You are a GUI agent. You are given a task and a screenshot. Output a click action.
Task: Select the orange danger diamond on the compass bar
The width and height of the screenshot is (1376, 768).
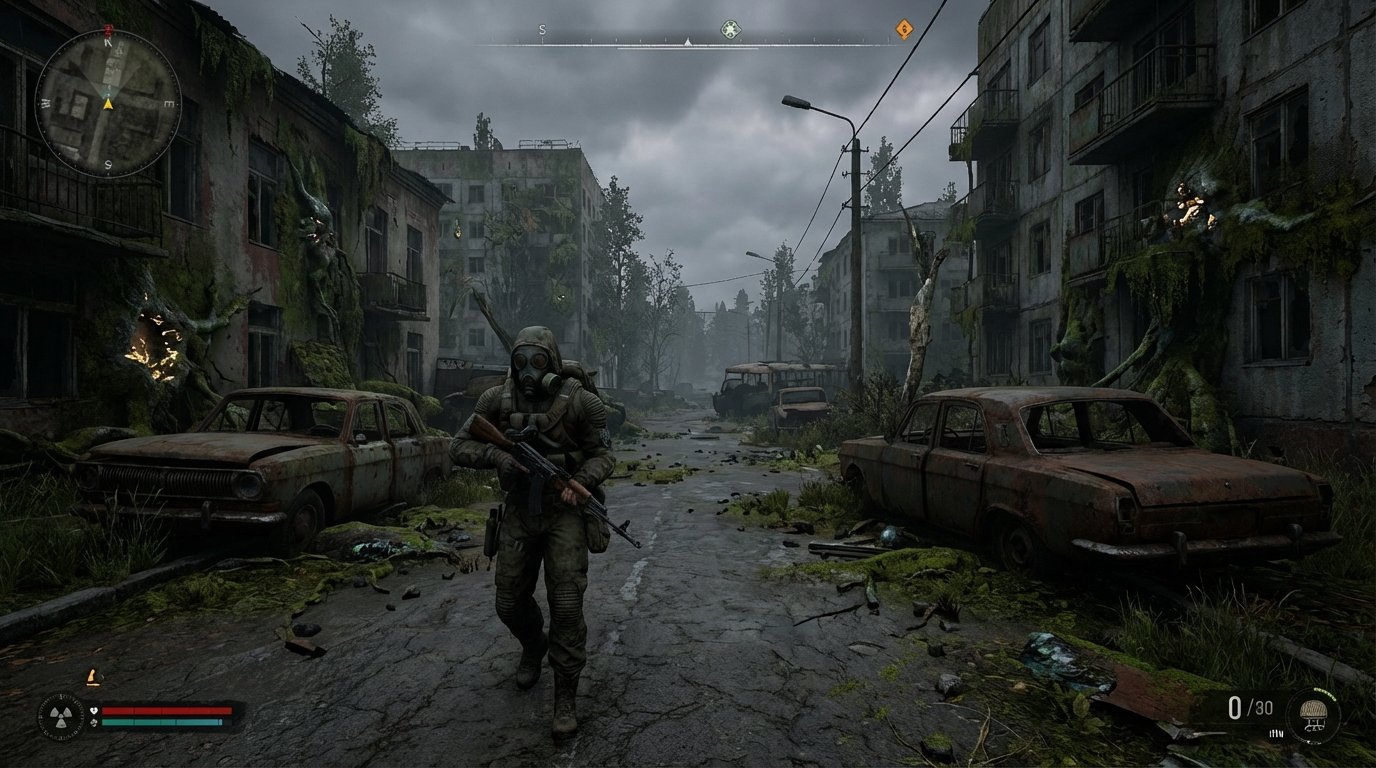tap(903, 29)
